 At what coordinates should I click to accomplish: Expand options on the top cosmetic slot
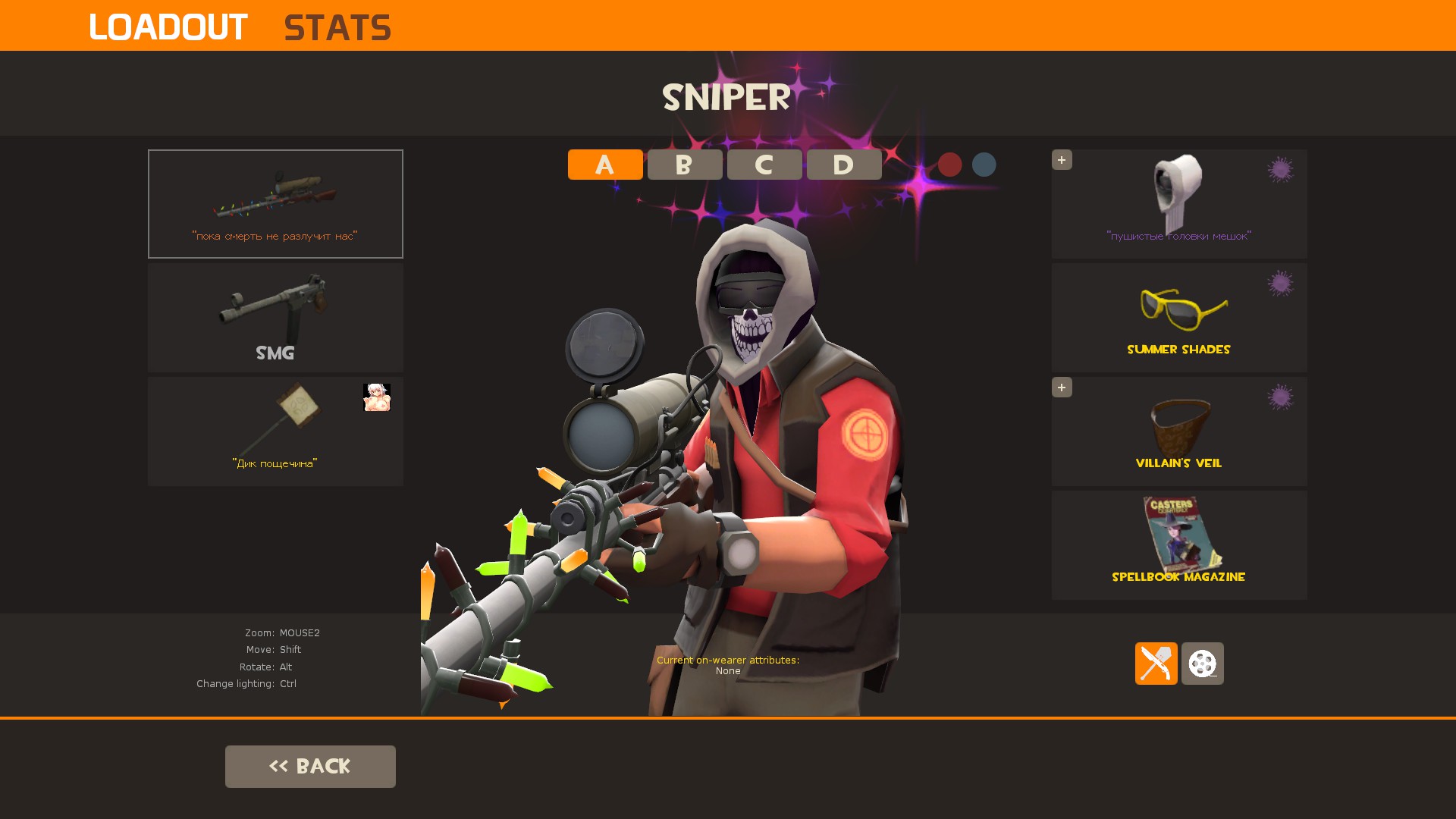coord(1062,160)
